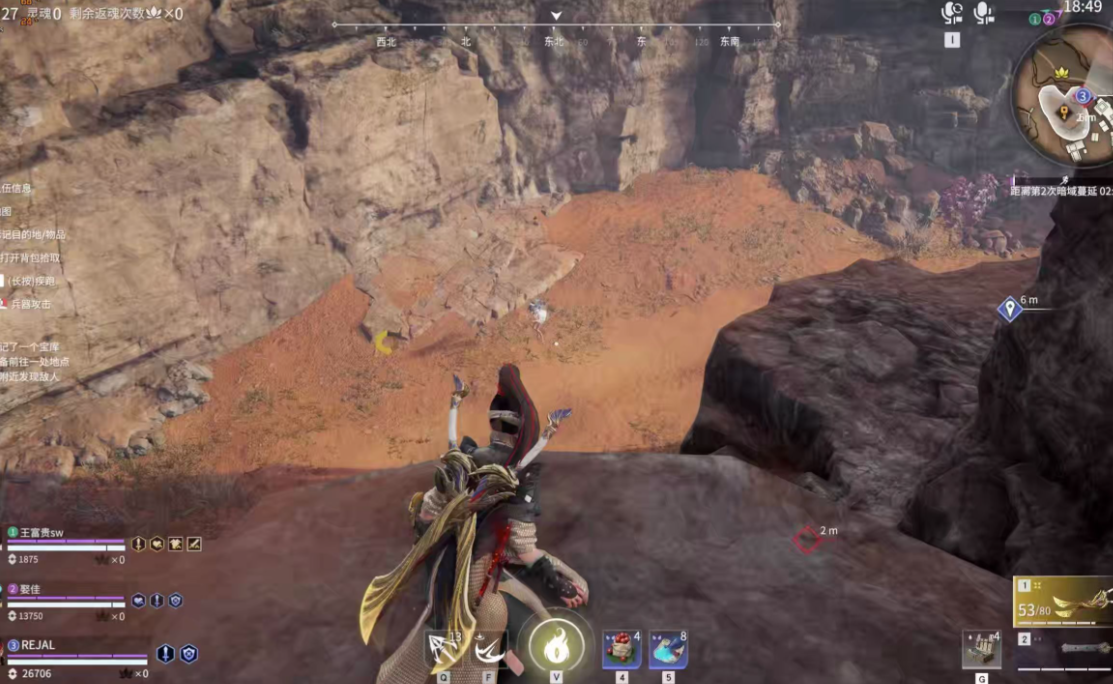Select teammate 娶佳 in squad list
The width and height of the screenshot is (1113, 684).
[30, 589]
